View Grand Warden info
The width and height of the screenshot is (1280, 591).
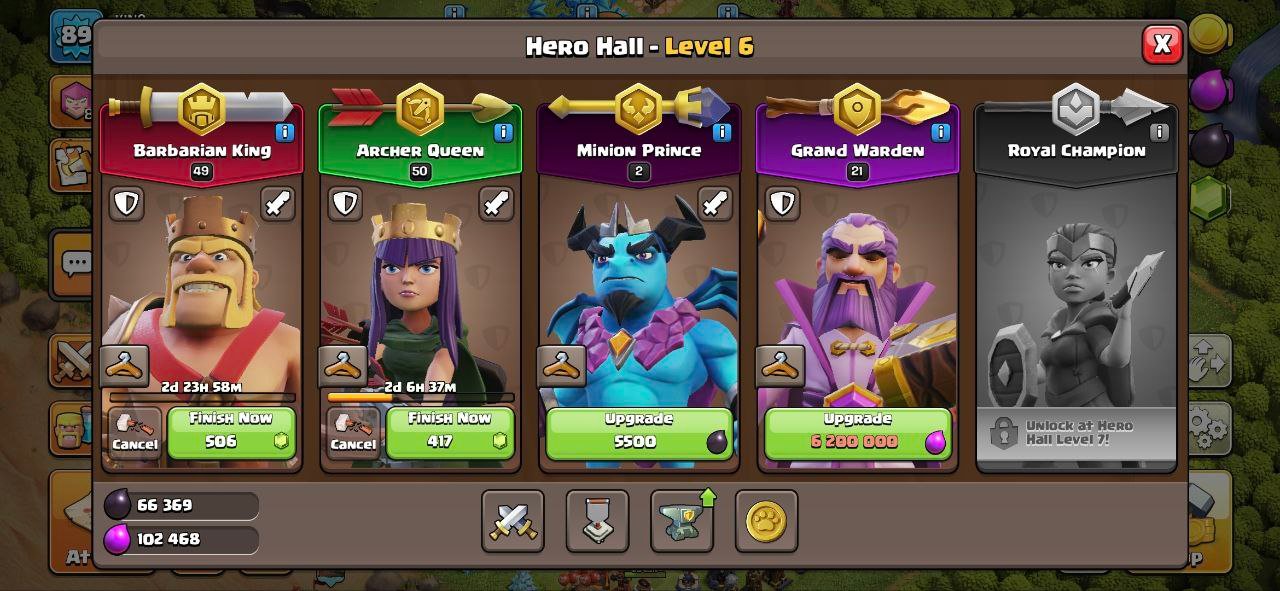940,132
